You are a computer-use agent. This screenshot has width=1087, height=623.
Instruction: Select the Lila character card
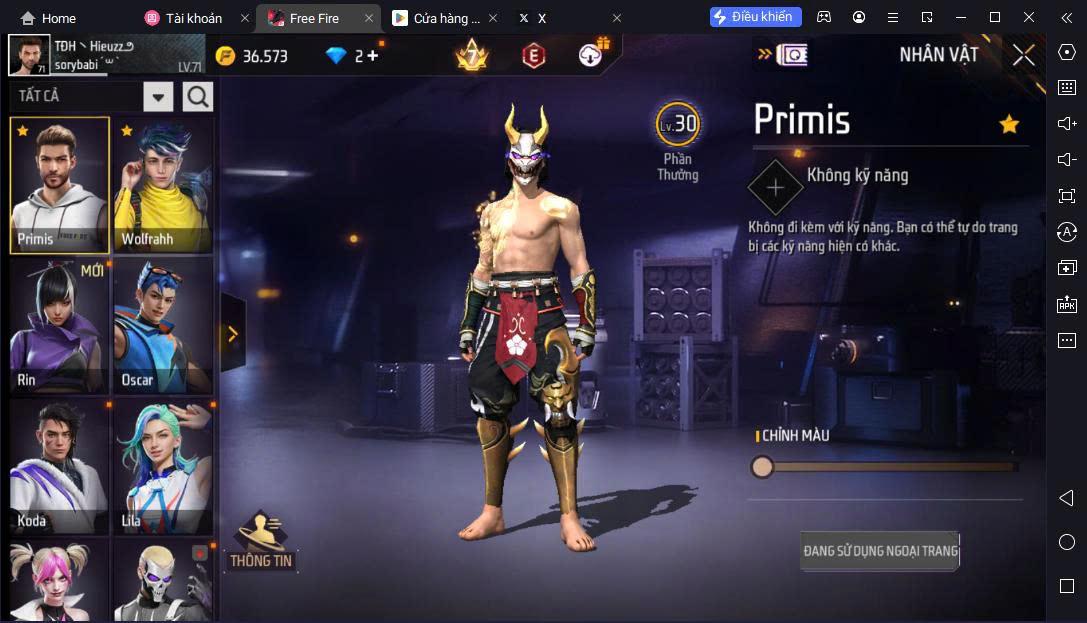click(163, 467)
